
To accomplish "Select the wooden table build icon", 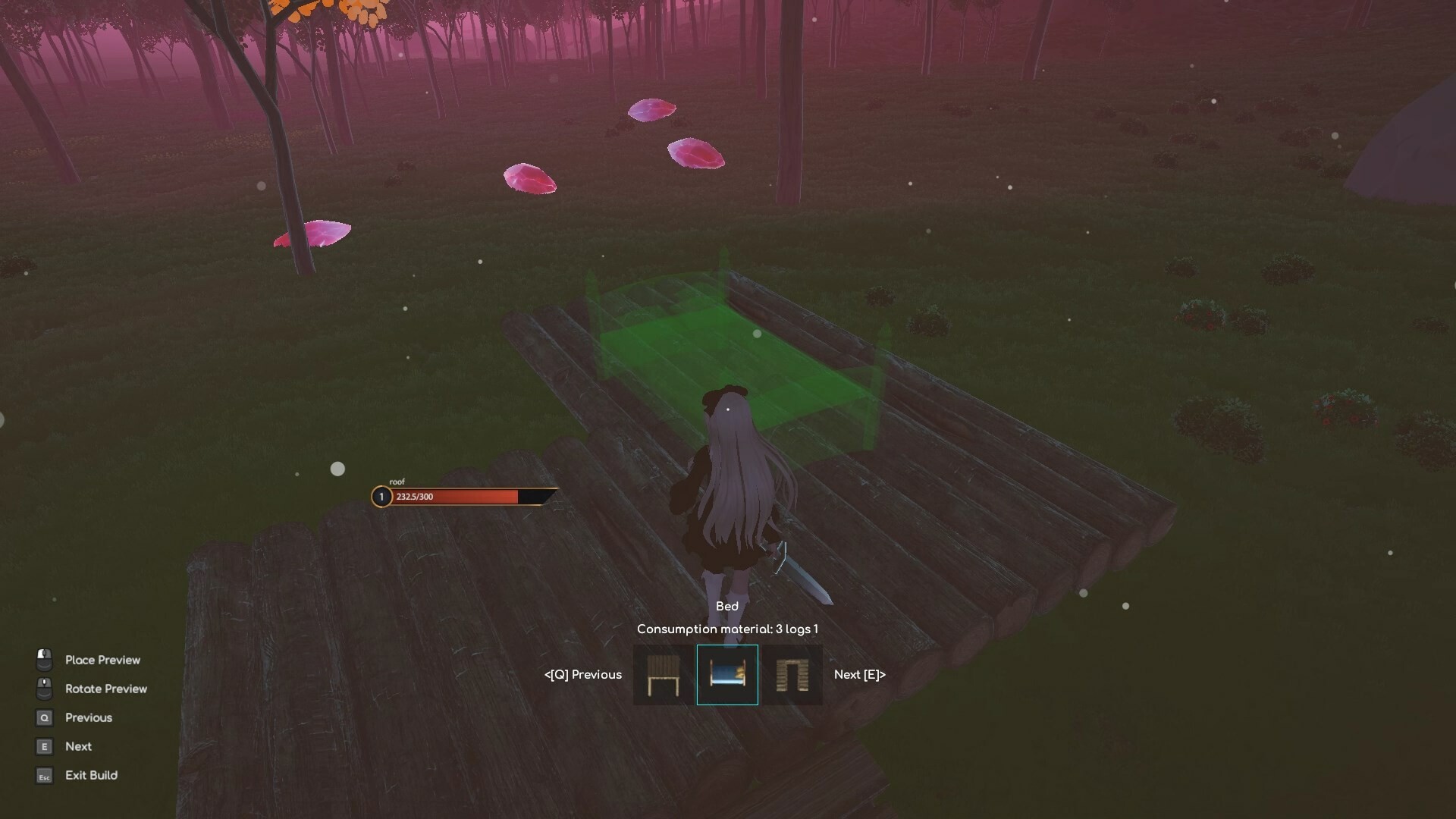I will click(x=661, y=674).
